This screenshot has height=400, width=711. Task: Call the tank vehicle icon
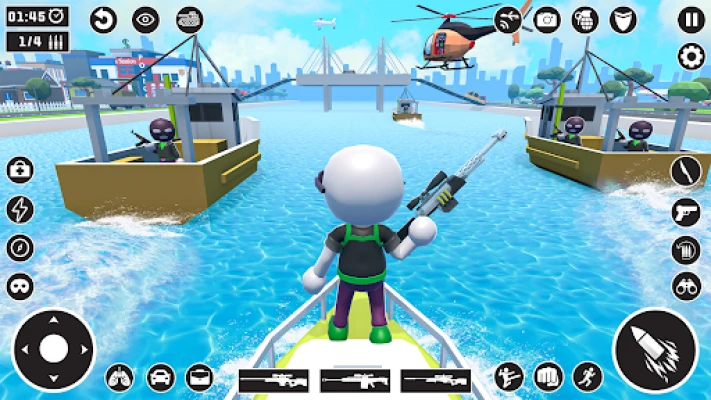tap(189, 19)
